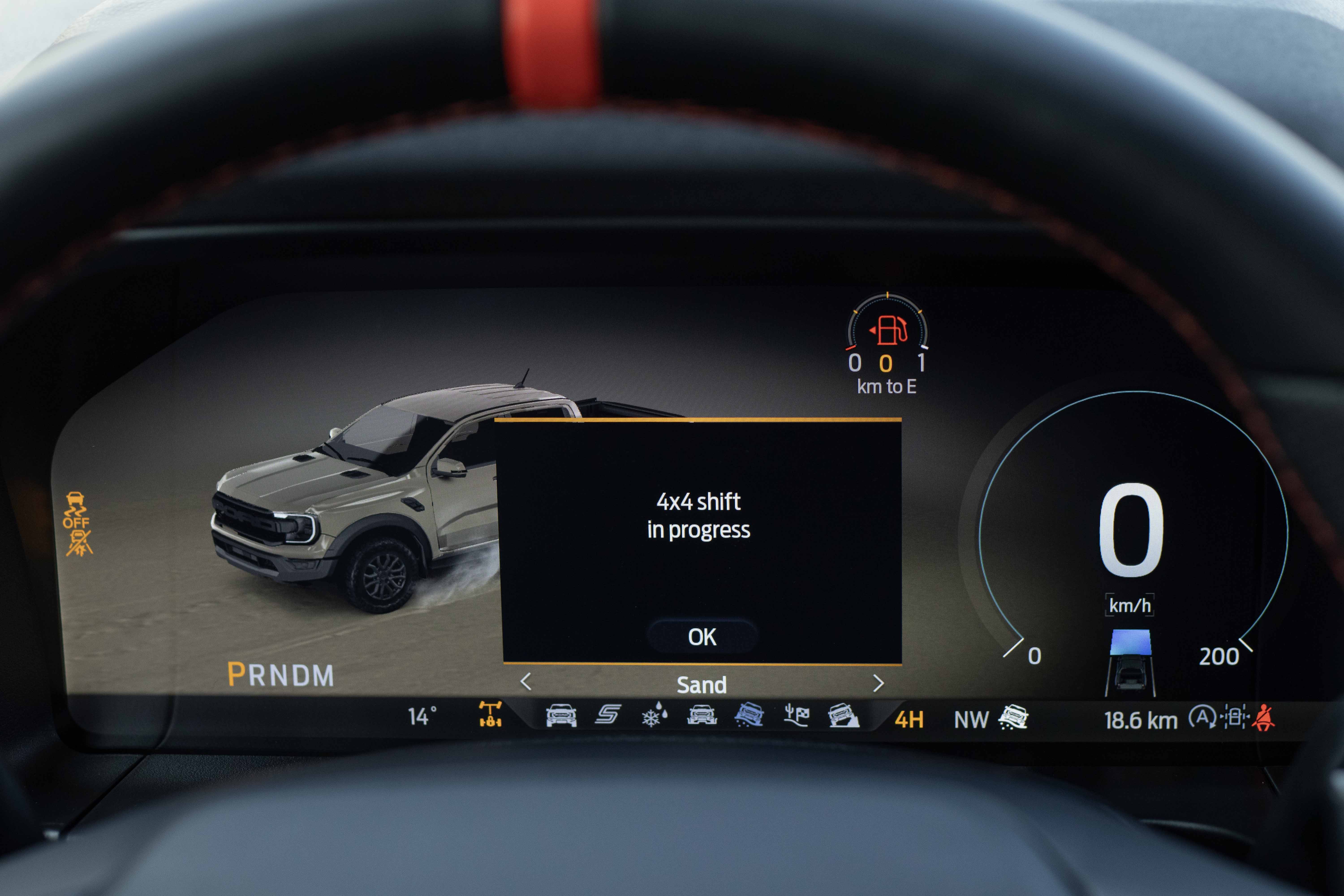
Task: Go to the next drive mode arrow
Action: (x=878, y=683)
